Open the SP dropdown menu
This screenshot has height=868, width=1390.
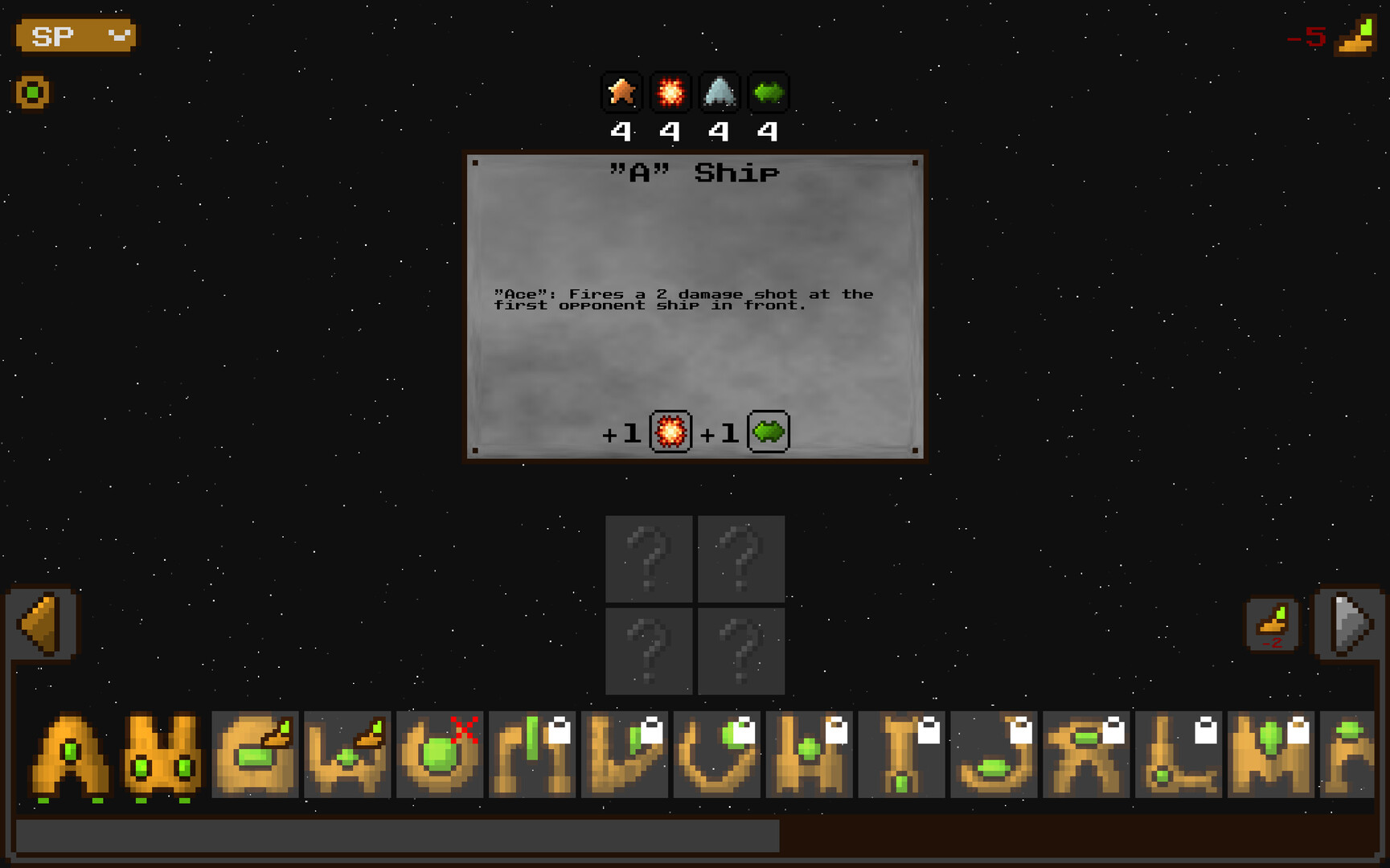click(75, 35)
